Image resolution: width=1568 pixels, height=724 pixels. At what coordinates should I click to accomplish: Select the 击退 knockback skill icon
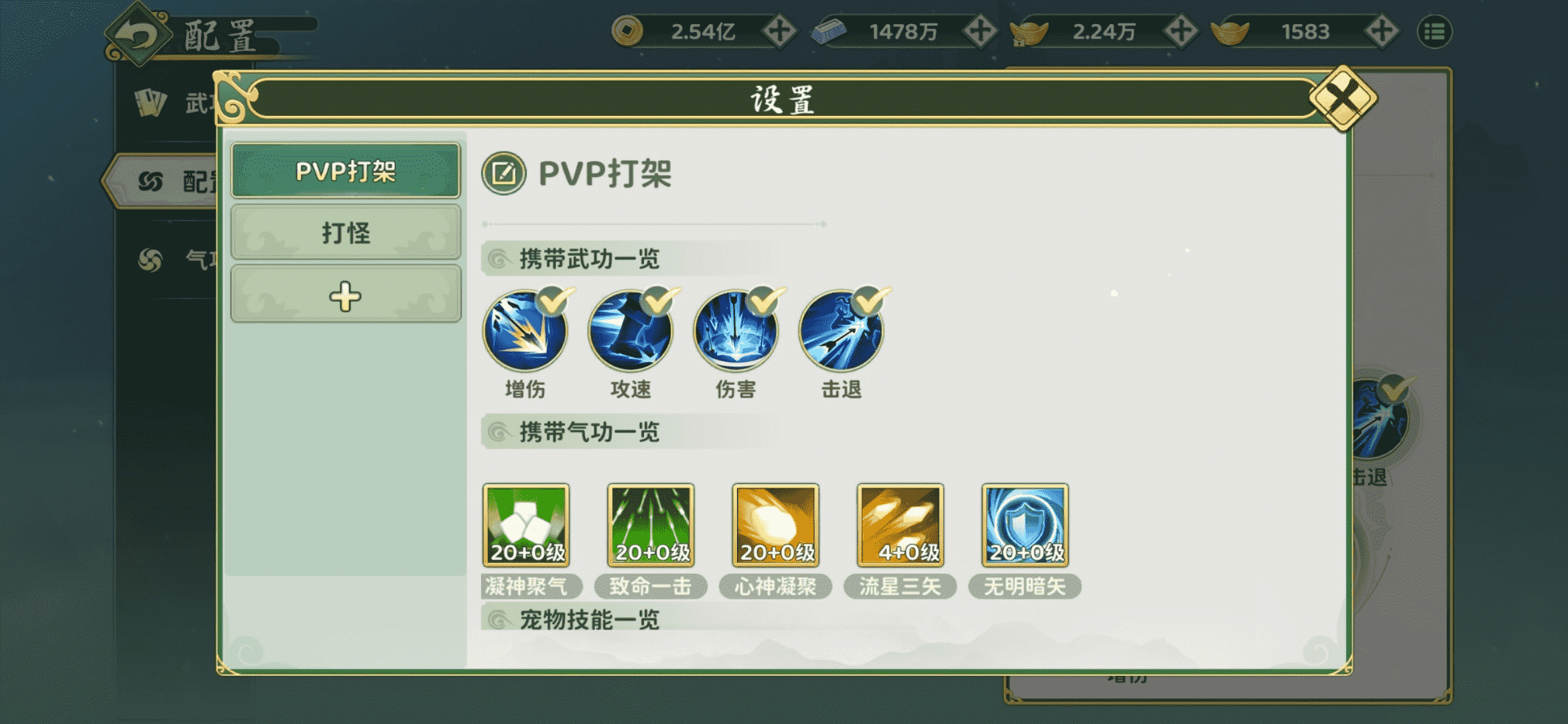pos(843,332)
